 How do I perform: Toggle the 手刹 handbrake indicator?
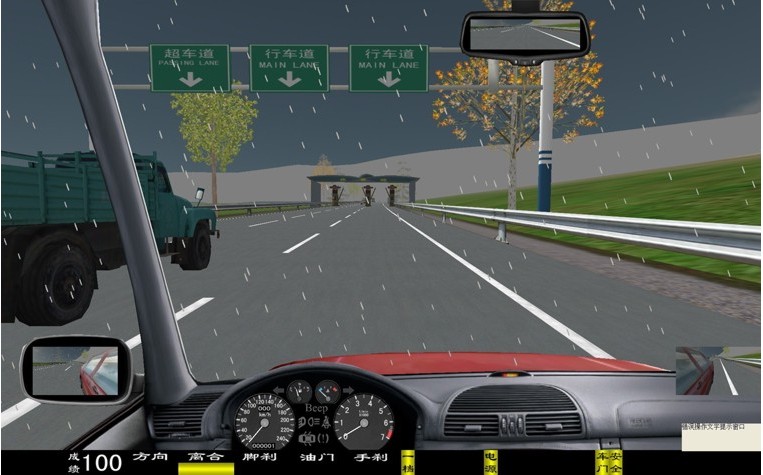370,458
